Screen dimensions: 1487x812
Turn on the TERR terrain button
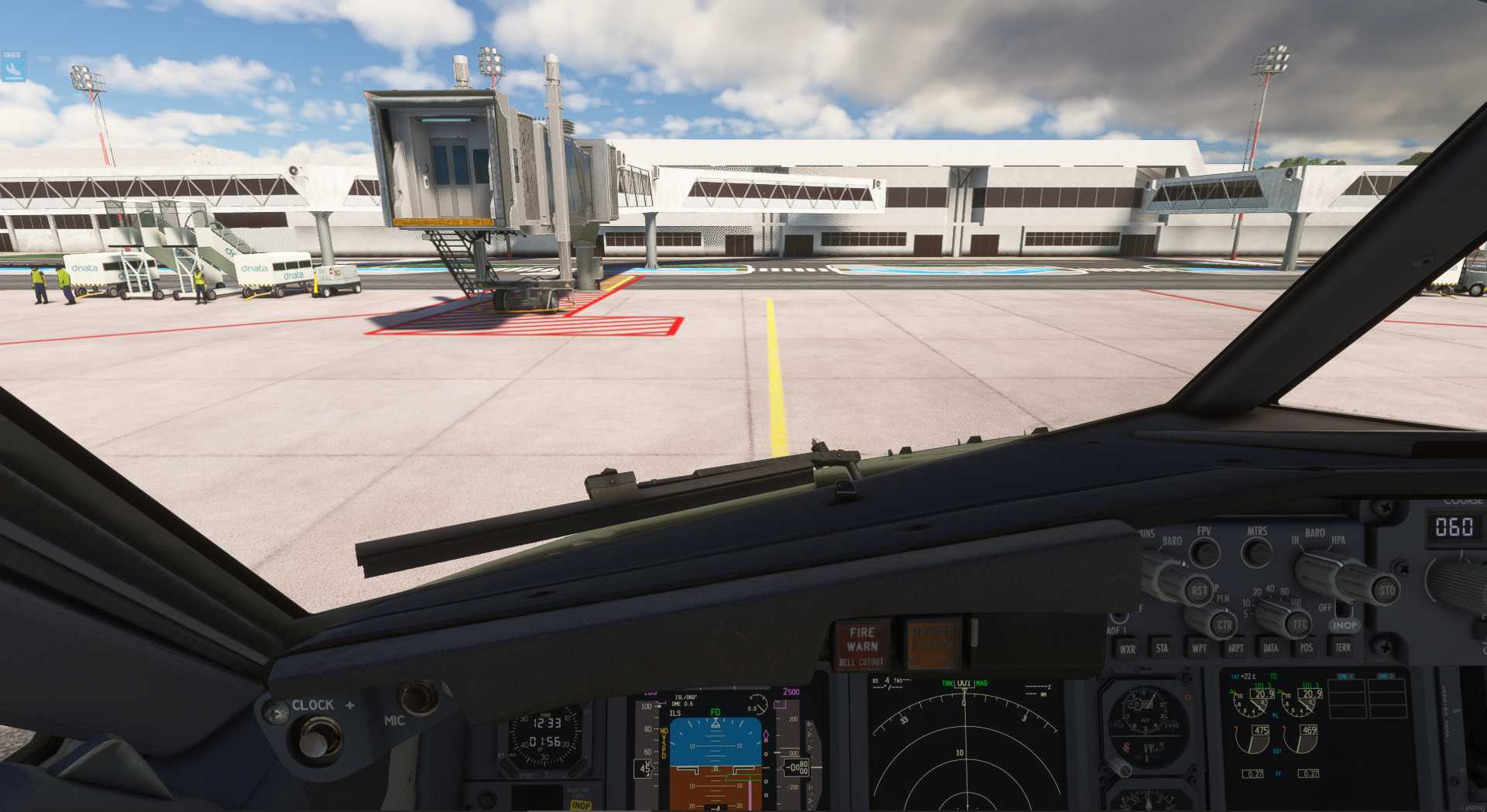(x=1343, y=648)
